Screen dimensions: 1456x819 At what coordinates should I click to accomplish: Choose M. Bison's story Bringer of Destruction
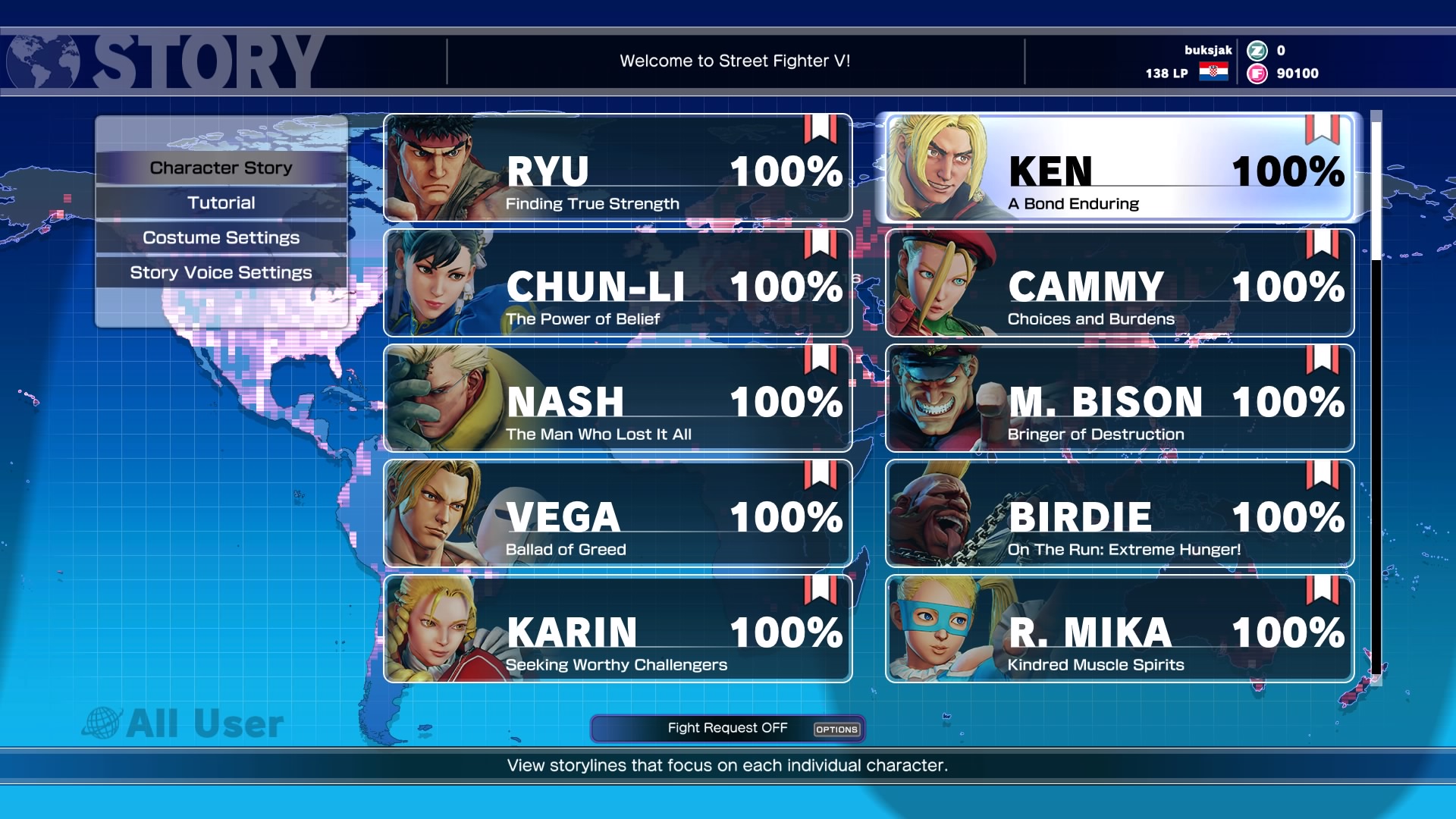click(x=1119, y=399)
